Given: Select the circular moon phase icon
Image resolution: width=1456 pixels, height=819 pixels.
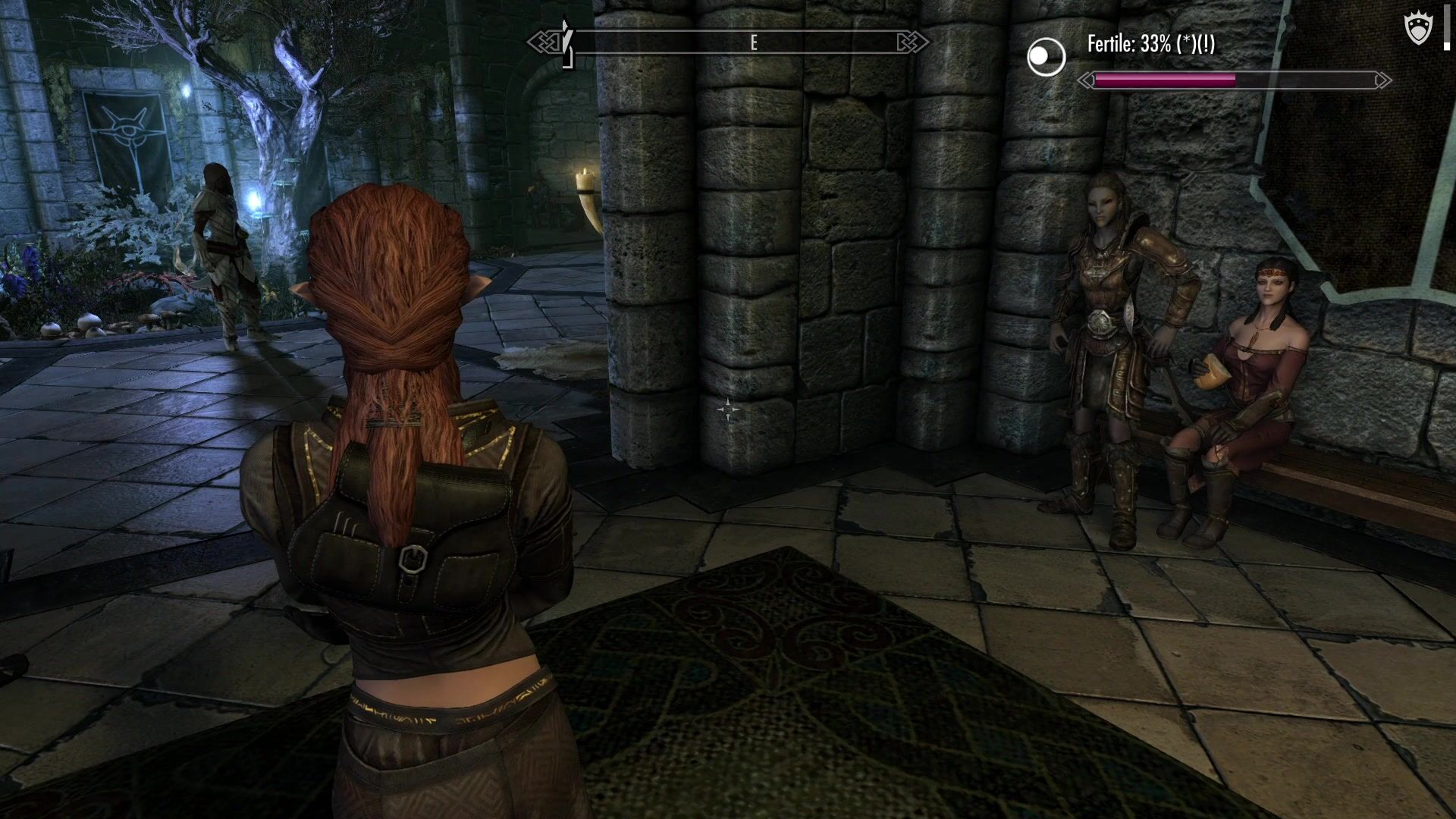Looking at the screenshot, I should 1046,57.
